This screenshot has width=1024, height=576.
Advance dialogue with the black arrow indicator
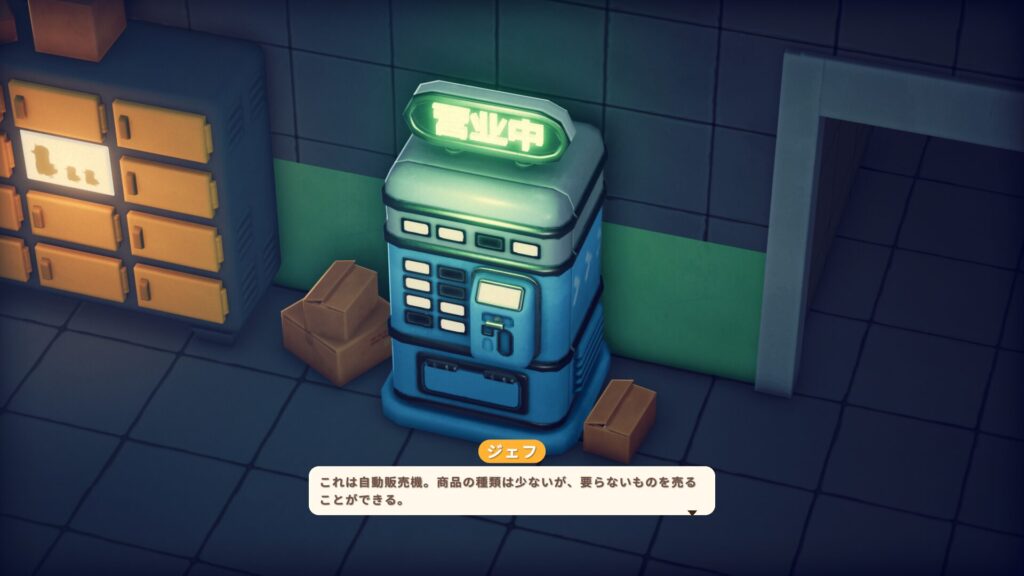[690, 512]
